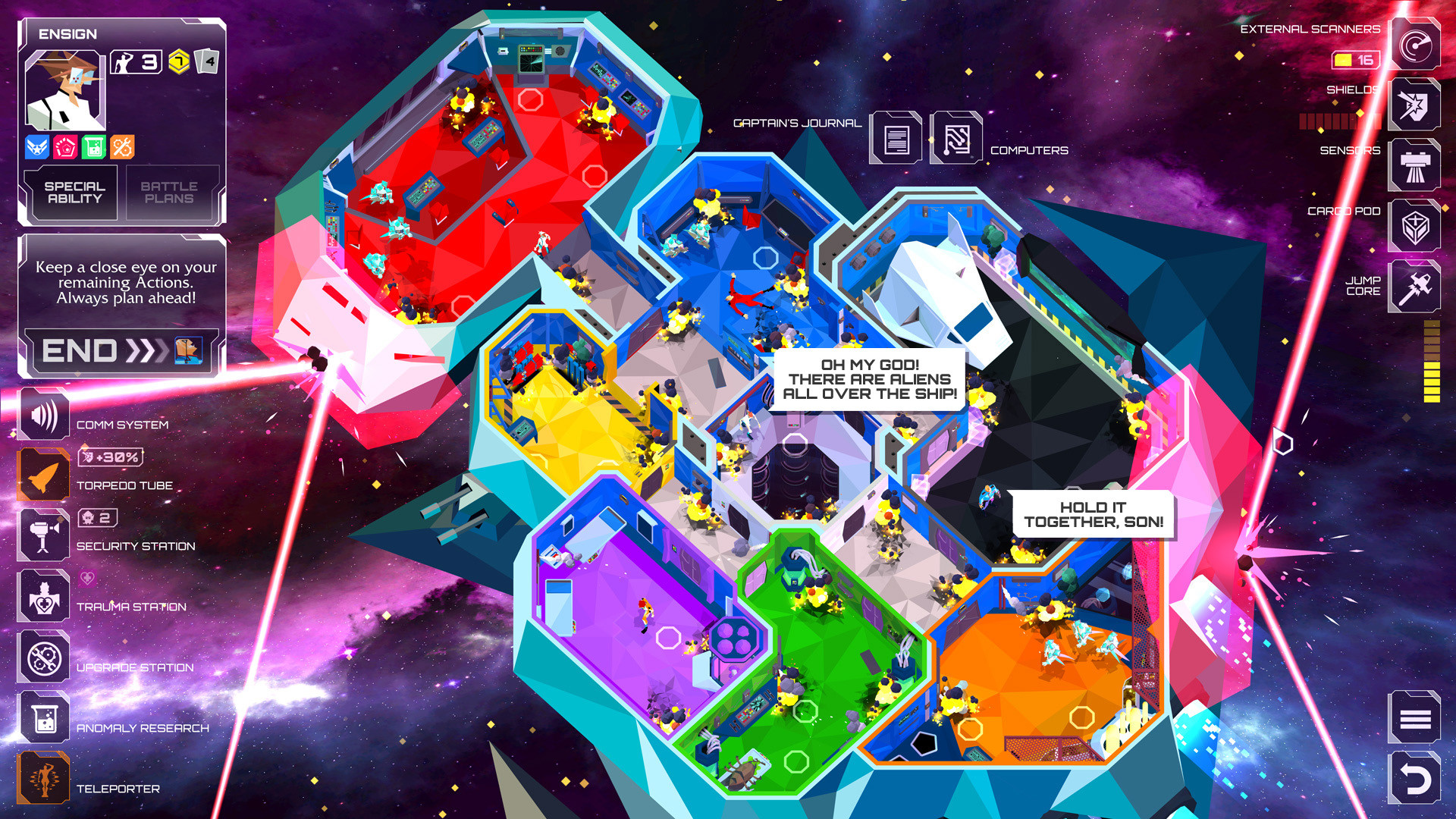Select Anomaly Research

pyautogui.click(x=43, y=717)
